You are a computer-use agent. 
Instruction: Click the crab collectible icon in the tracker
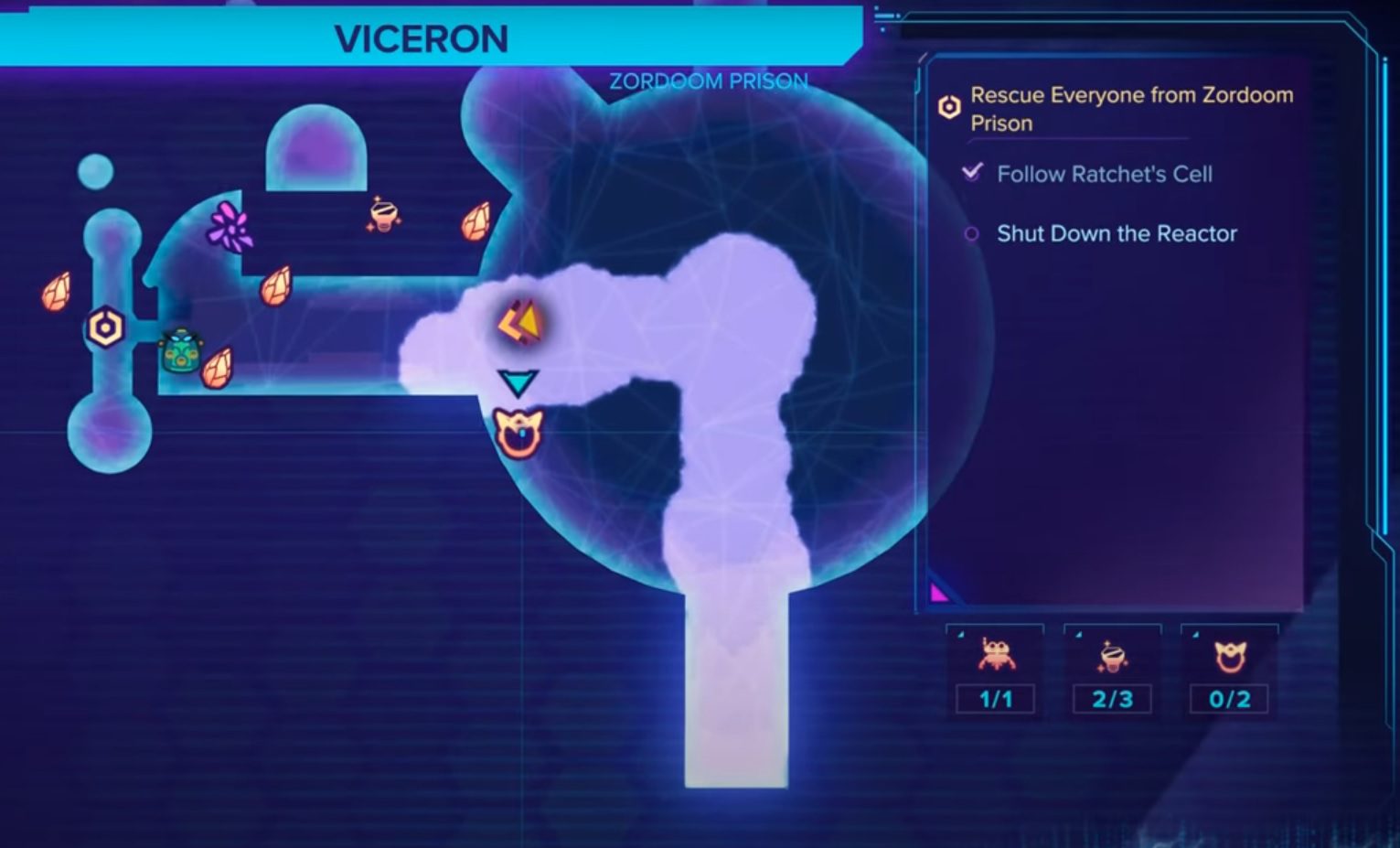tap(996, 656)
